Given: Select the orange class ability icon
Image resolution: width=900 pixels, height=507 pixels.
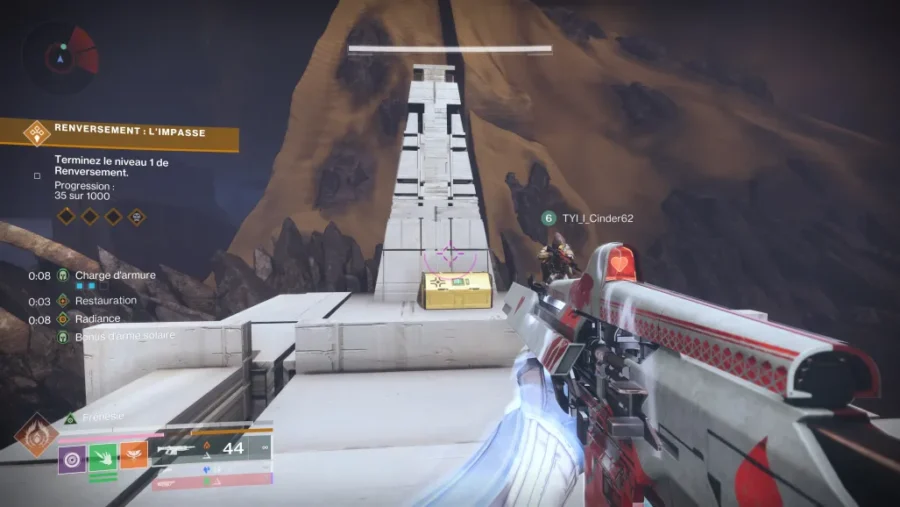Looking at the screenshot, I should pos(134,456).
